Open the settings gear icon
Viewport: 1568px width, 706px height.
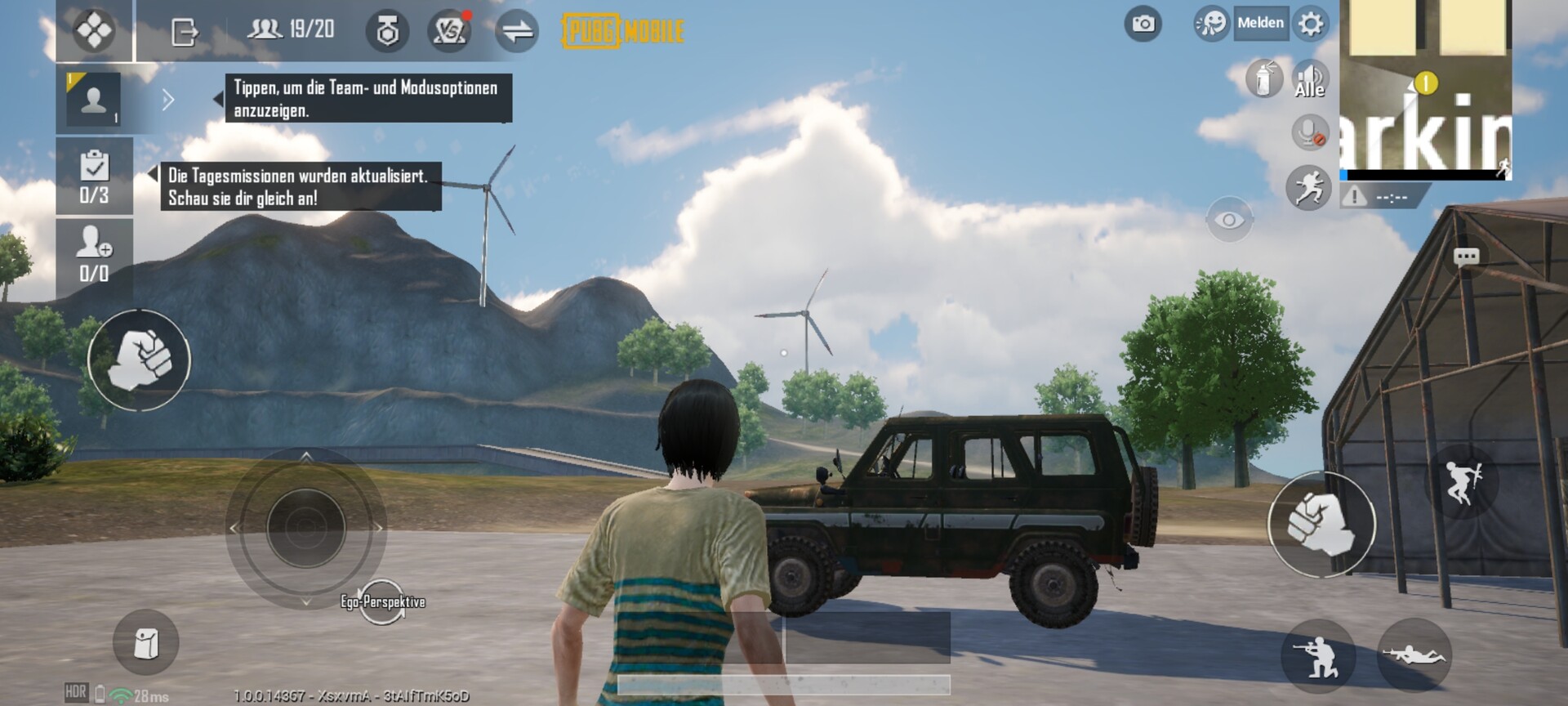1311,24
